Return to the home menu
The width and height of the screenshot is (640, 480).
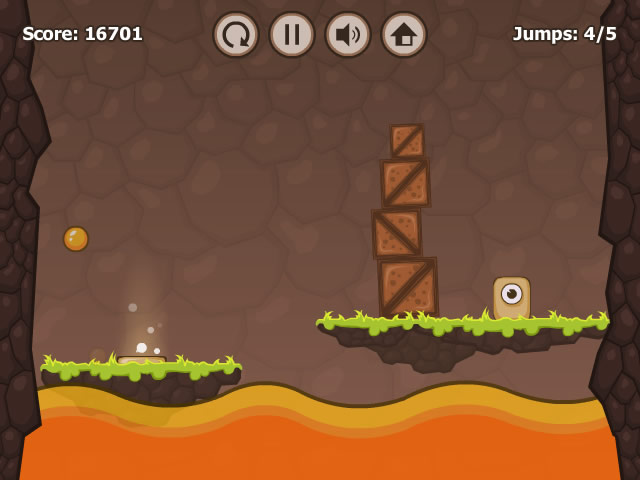tap(404, 35)
